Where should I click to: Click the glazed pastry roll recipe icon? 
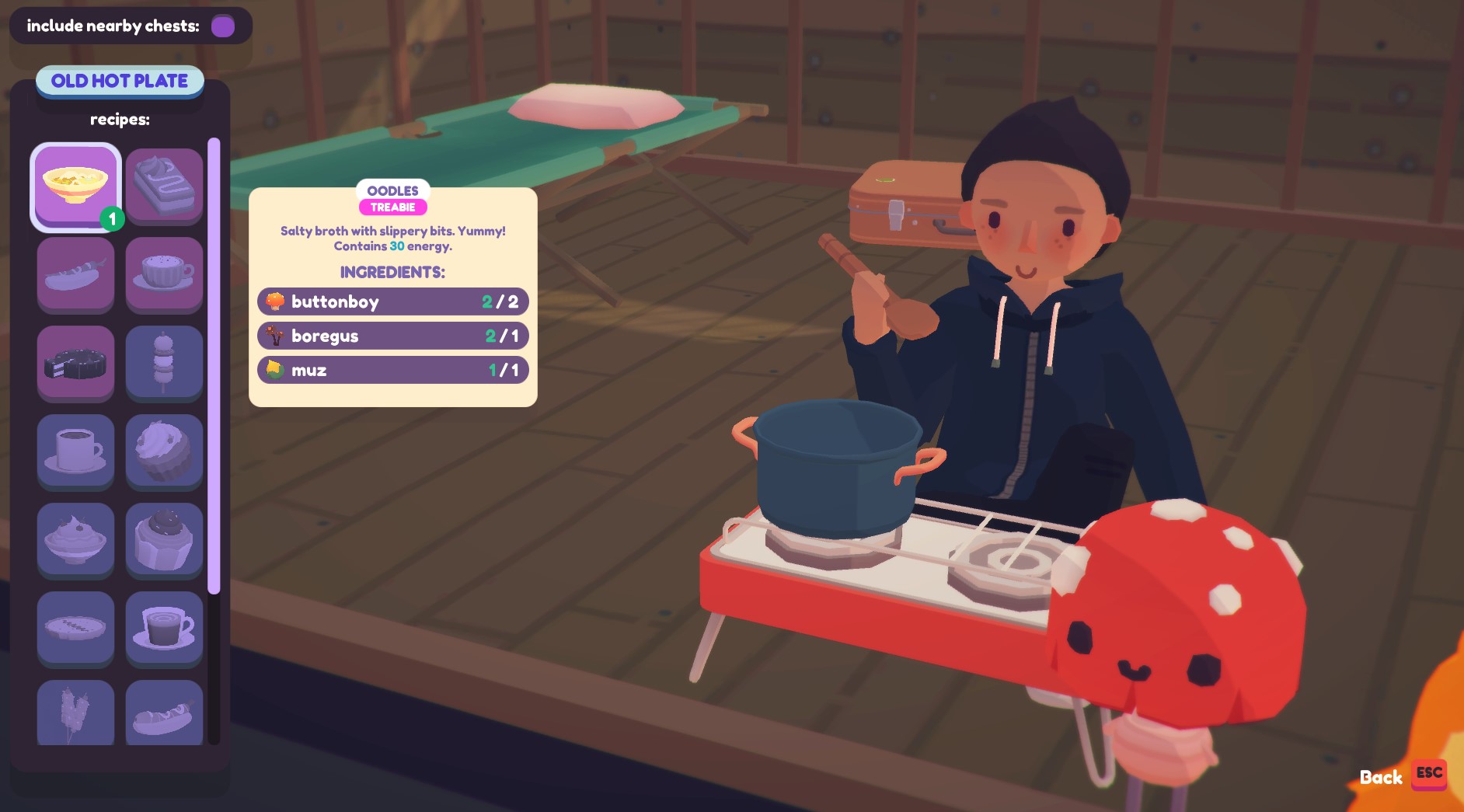coord(164,713)
